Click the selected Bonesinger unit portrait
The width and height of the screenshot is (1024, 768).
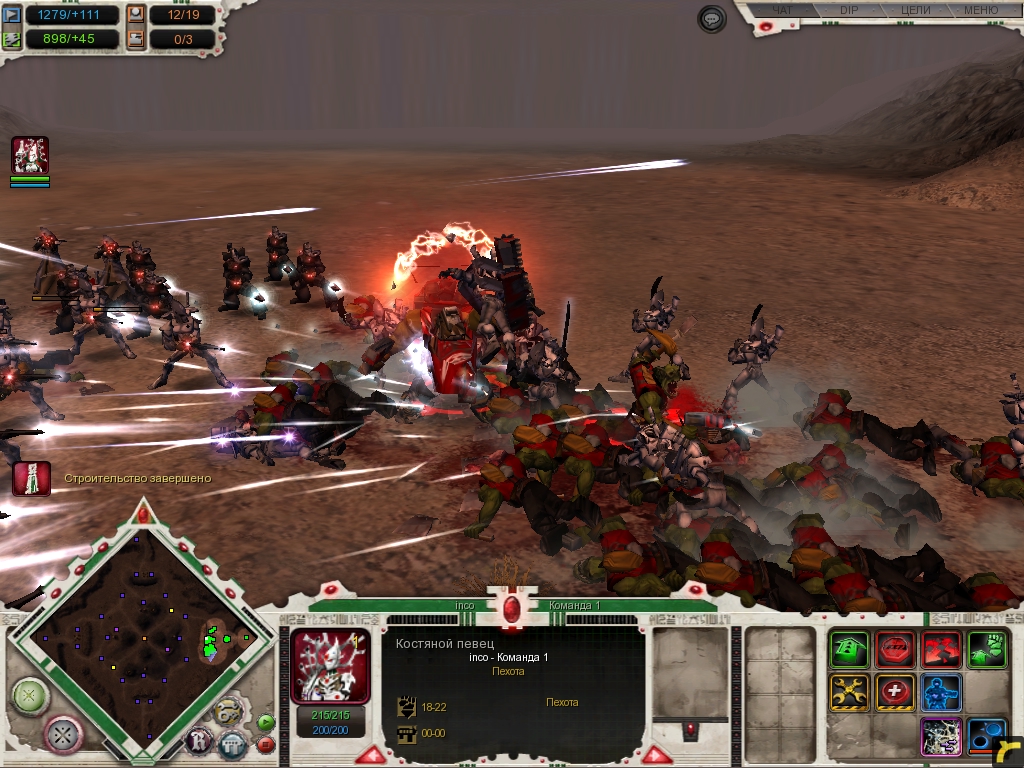[329, 665]
